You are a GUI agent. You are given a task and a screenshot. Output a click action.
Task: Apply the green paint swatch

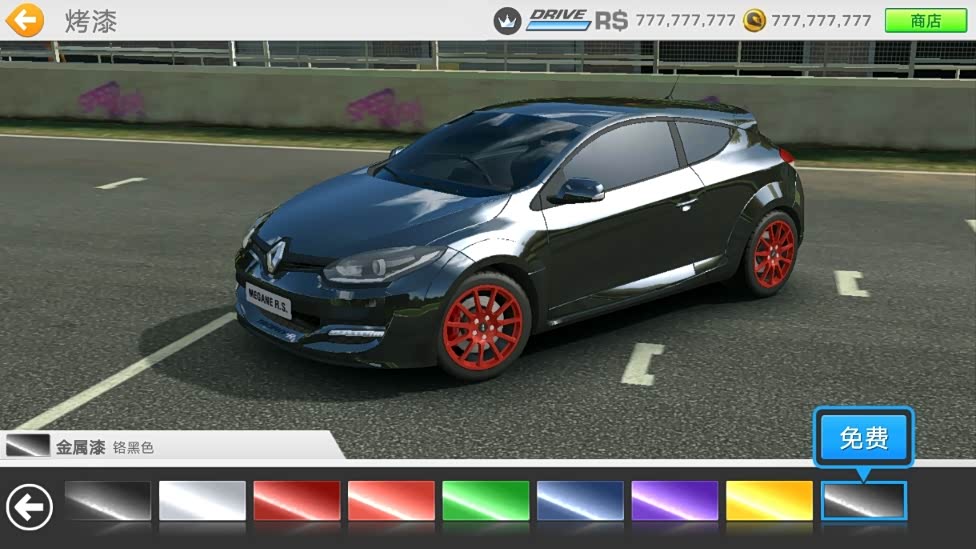485,501
